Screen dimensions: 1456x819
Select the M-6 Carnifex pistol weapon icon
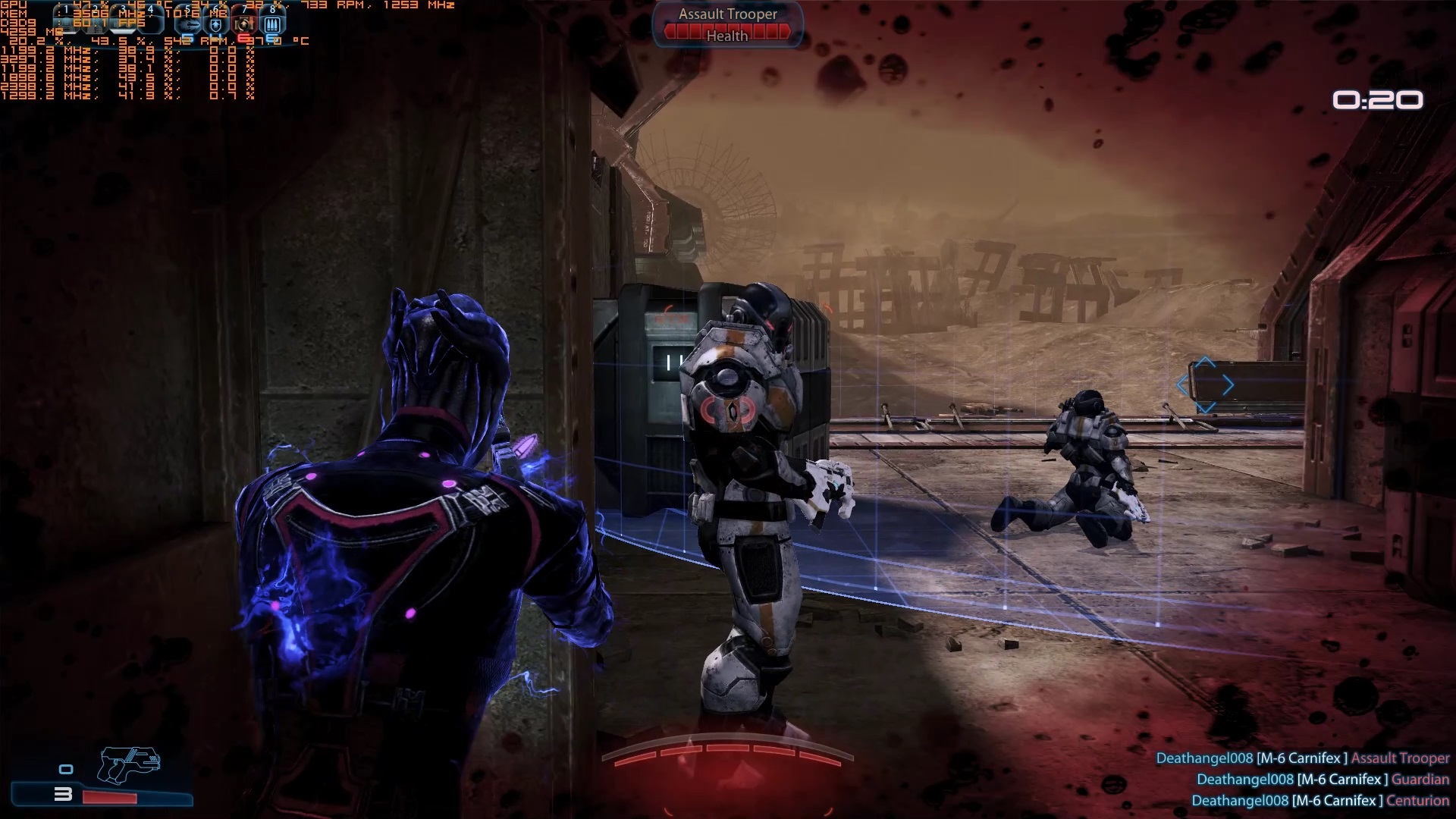point(129,764)
